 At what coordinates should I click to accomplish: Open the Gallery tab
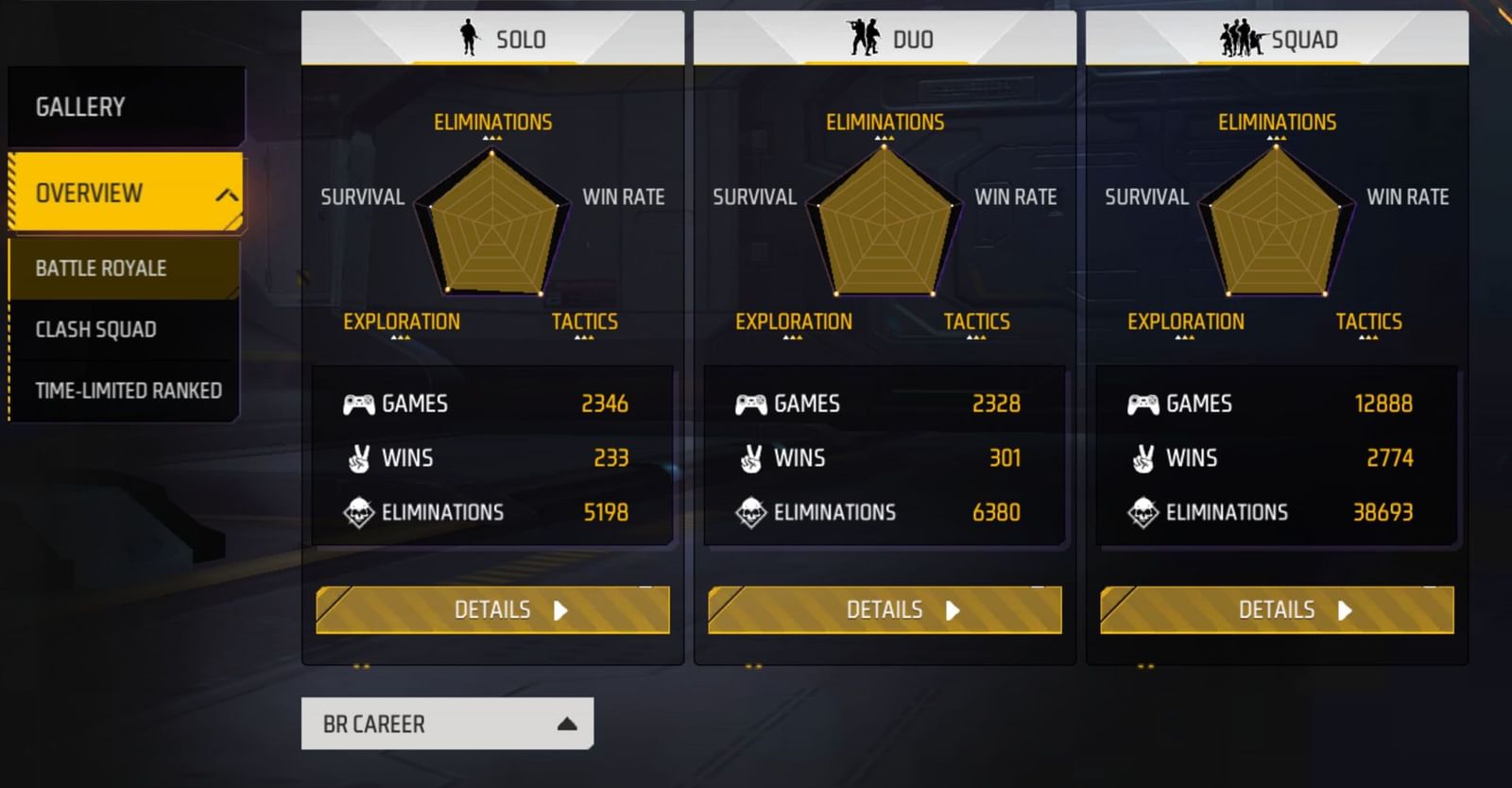pyautogui.click(x=78, y=107)
